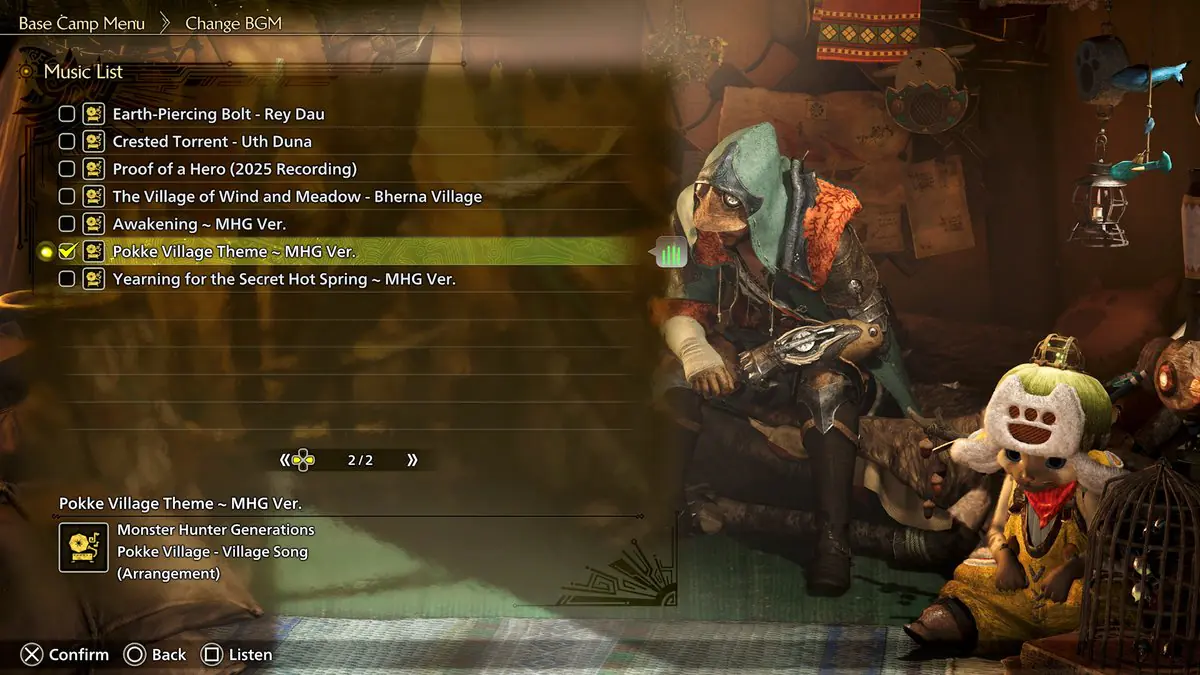Go to the previous music list page

(285, 460)
